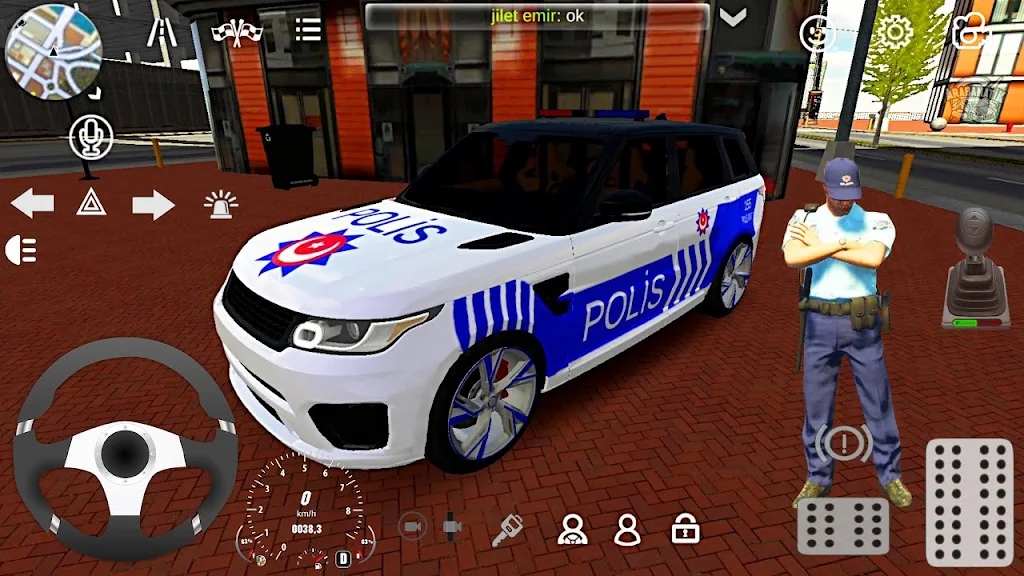
Task: Engage the handbrake warning button
Action: pyautogui.click(x=844, y=442)
